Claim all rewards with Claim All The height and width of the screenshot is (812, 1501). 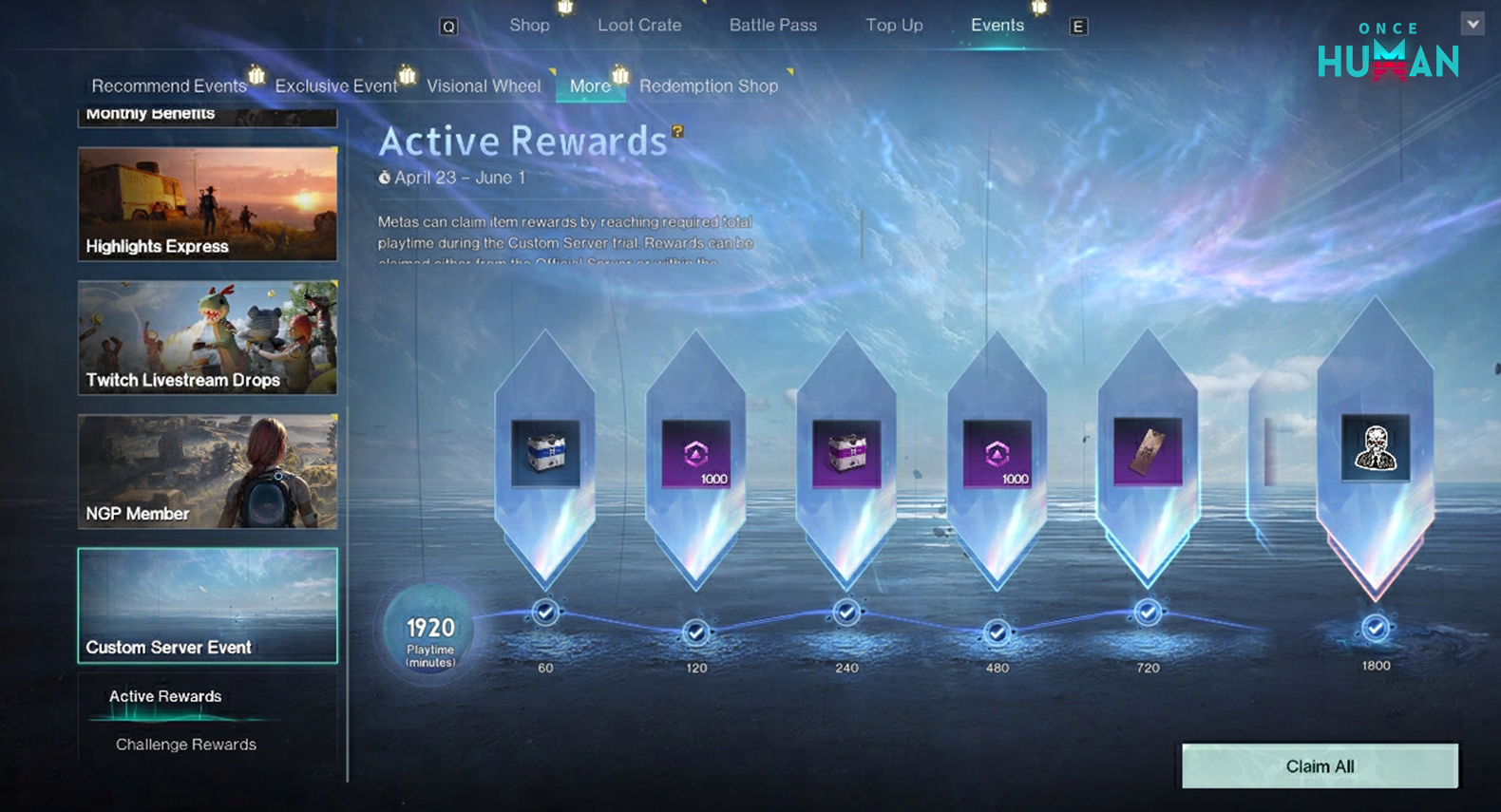point(1319,766)
